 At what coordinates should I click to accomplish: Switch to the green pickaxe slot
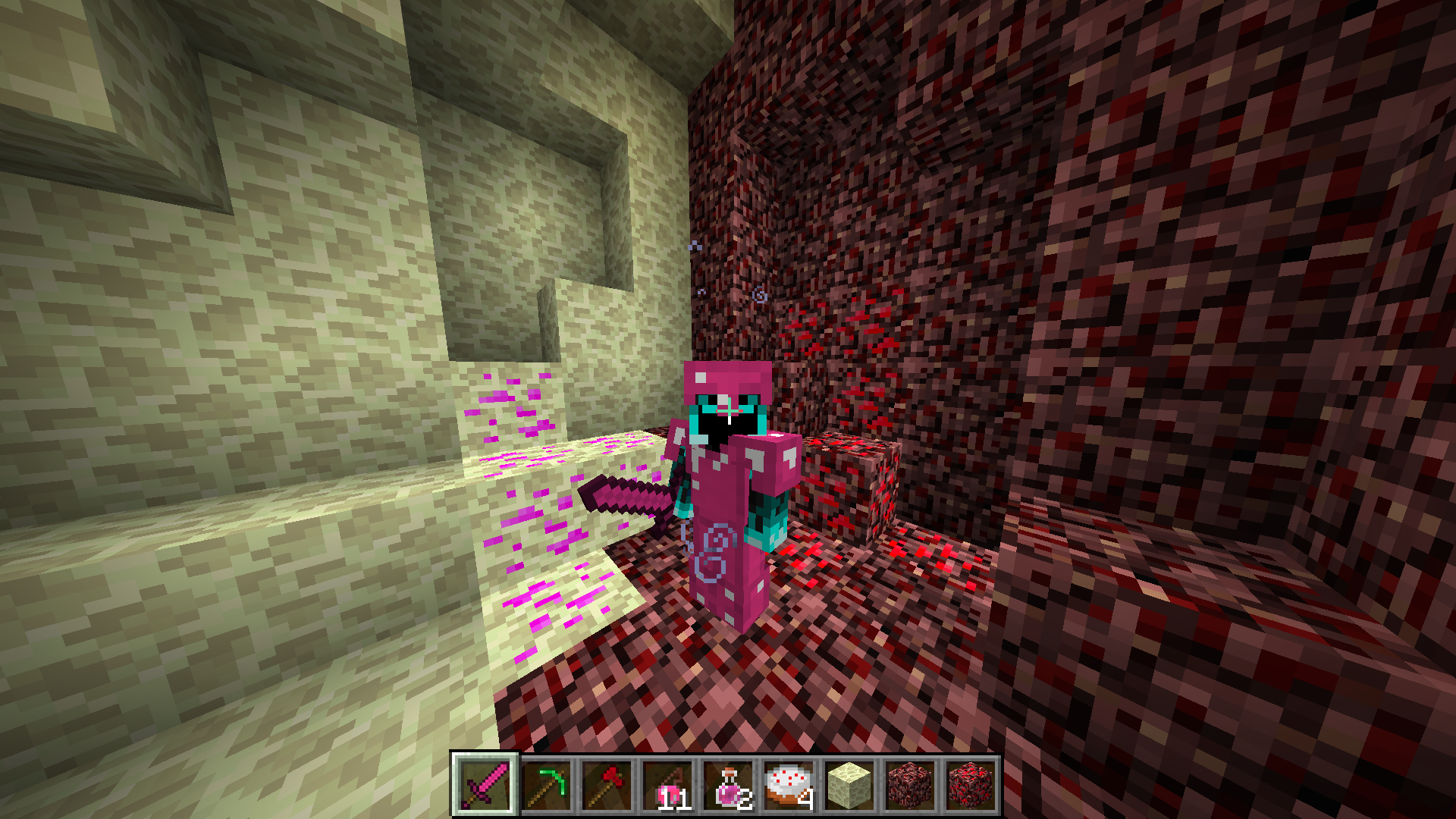click(546, 785)
